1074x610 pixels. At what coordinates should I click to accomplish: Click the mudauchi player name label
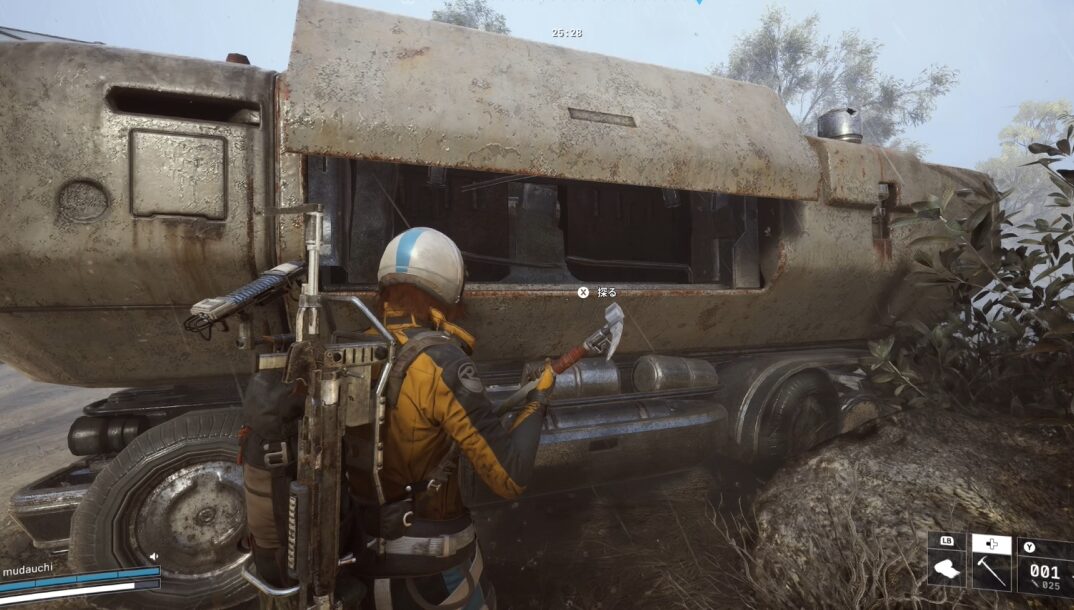(27, 566)
